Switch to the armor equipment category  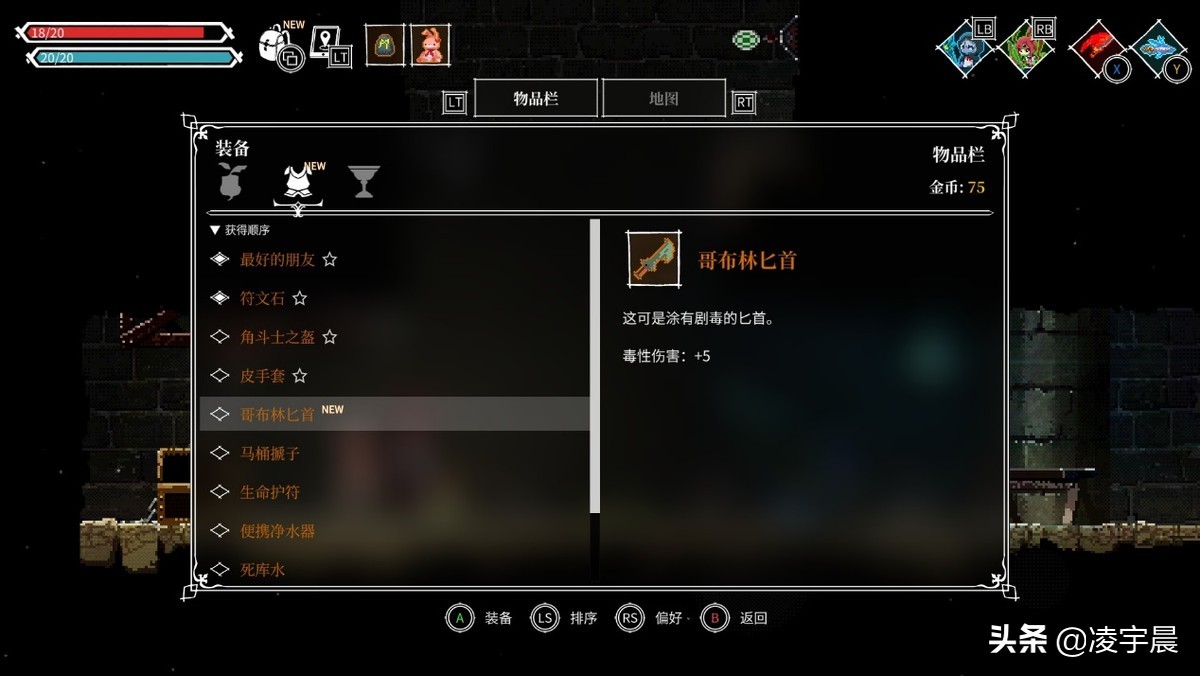pyautogui.click(x=296, y=183)
